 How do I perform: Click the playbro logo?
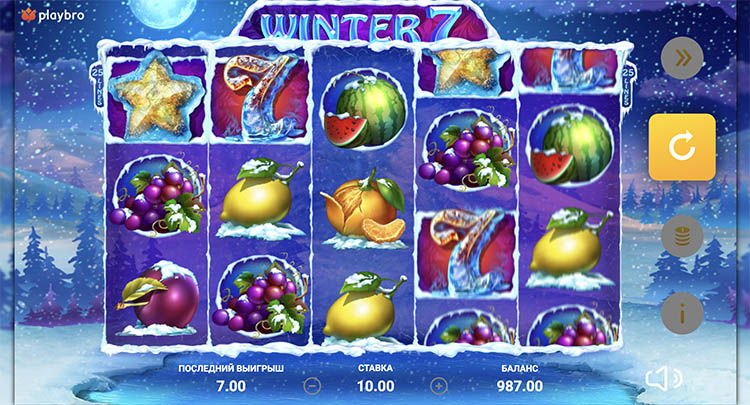pos(44,14)
